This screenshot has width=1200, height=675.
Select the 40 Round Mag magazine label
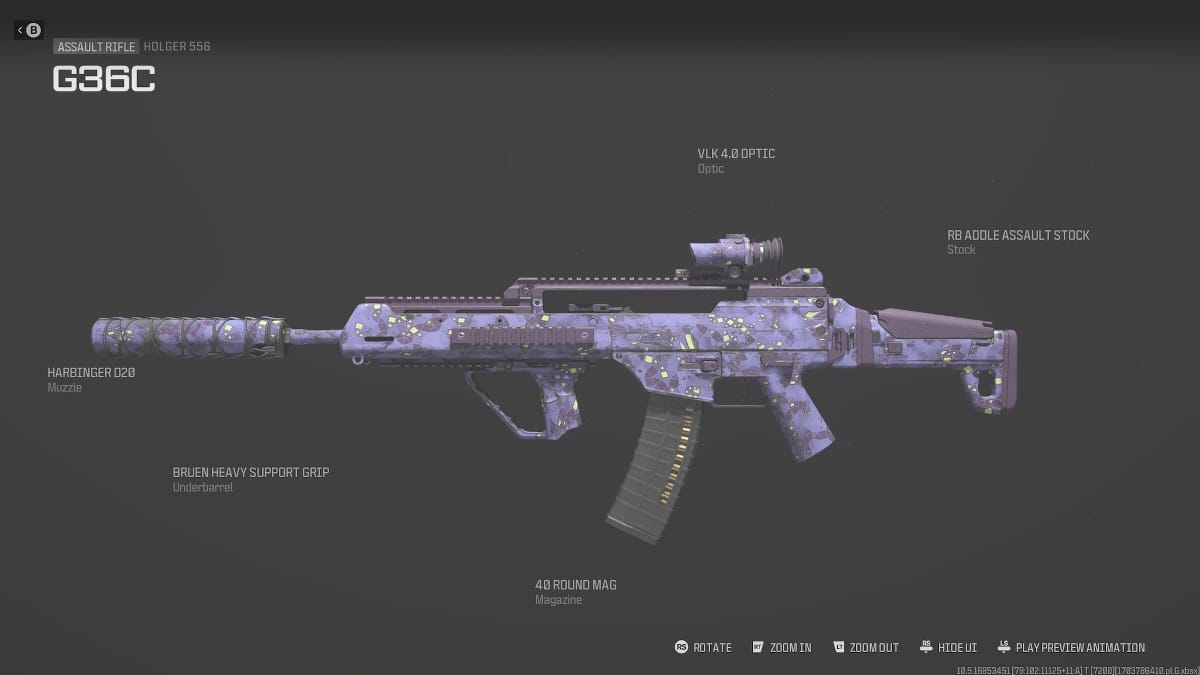(x=575, y=585)
